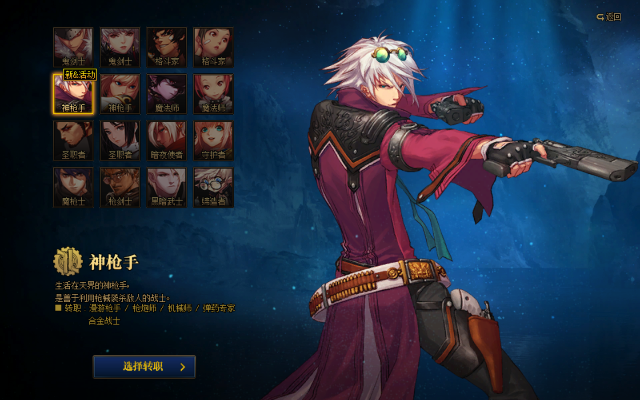The height and width of the screenshot is (400, 640).
Task: Select the 暗夜使者 character portrait
Action: pos(167,140)
